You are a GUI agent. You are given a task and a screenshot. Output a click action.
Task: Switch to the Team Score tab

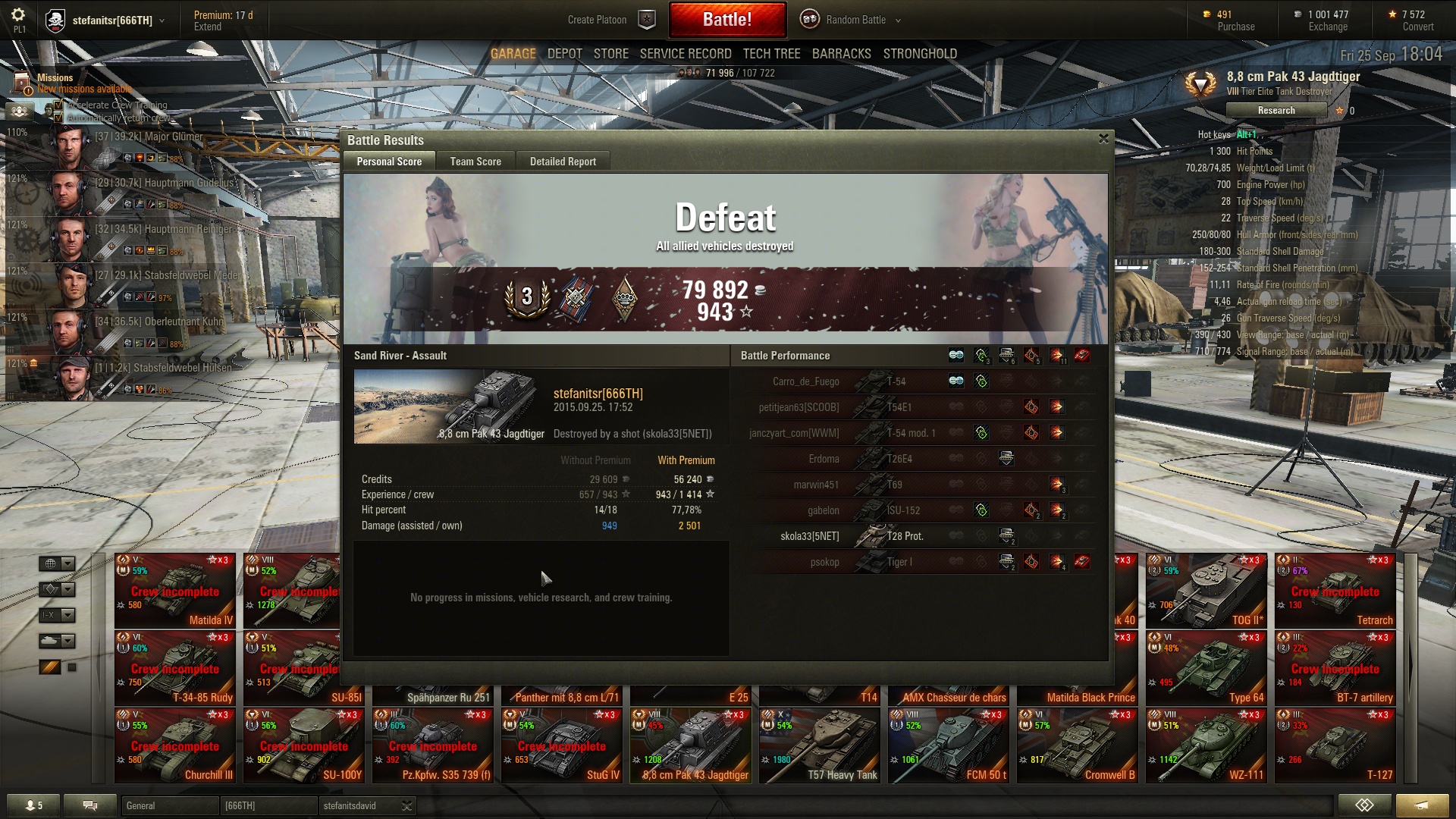[x=475, y=162]
